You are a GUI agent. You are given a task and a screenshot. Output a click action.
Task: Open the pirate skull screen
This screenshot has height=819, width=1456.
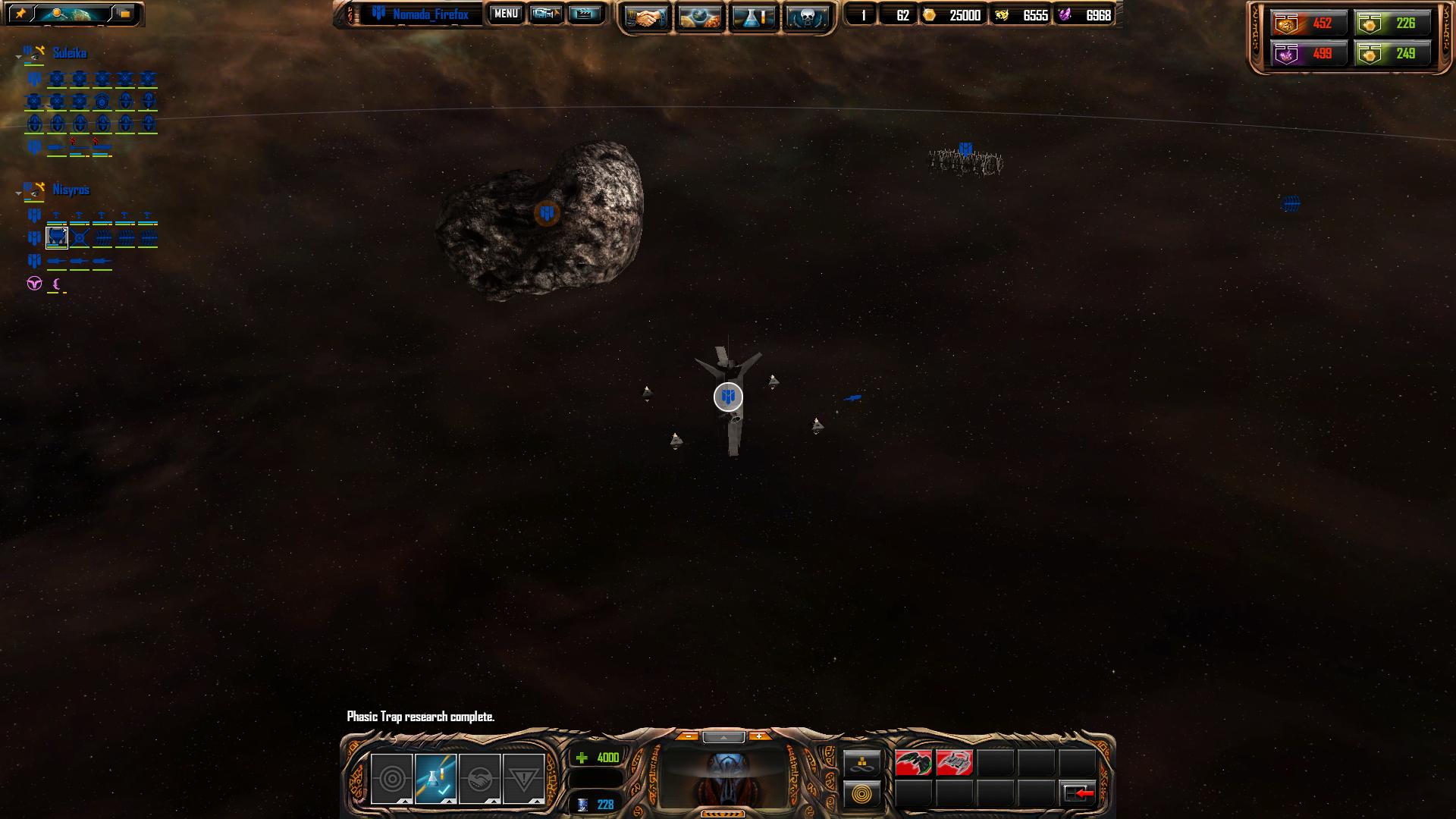tap(805, 17)
